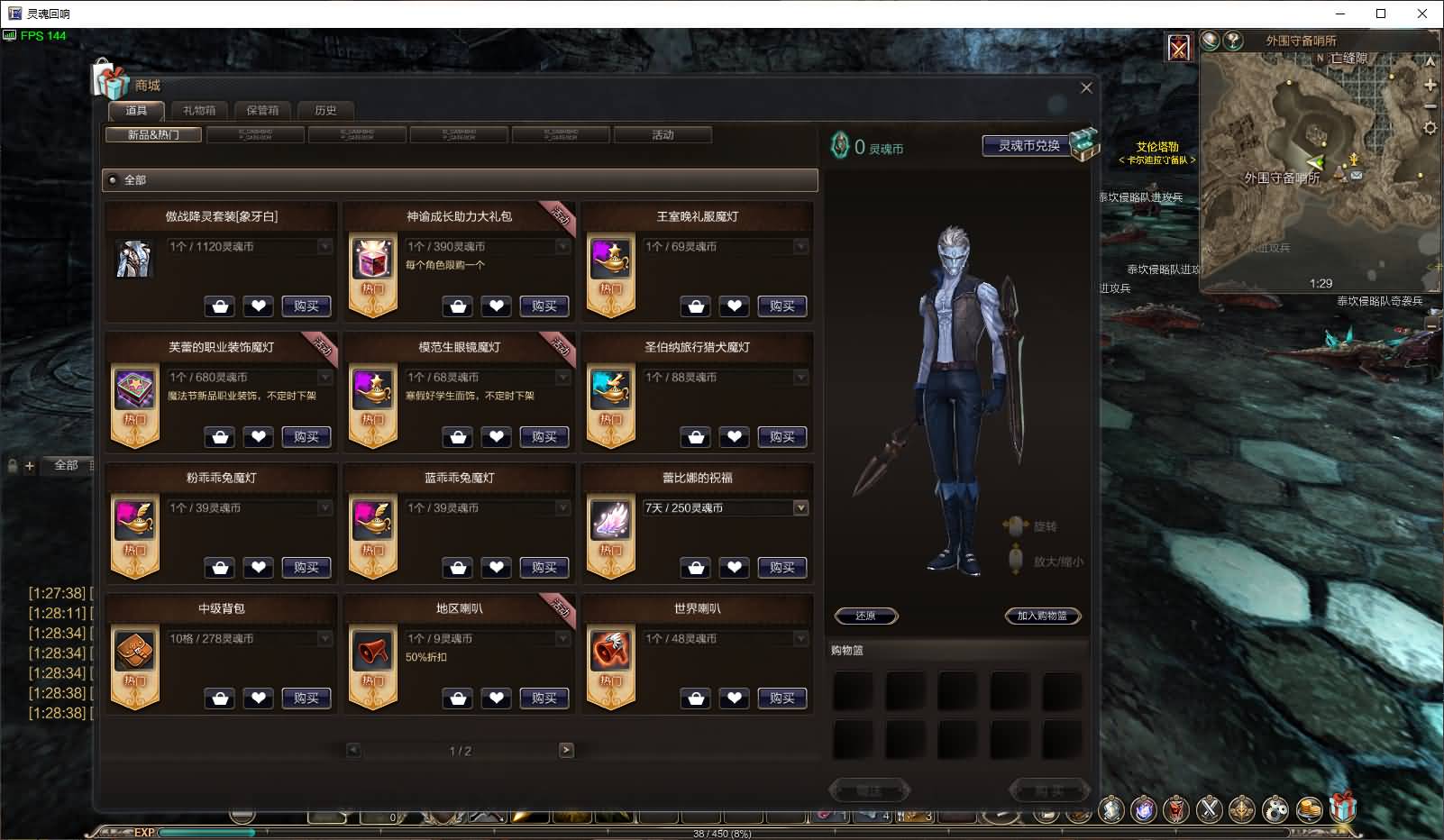Image resolution: width=1444 pixels, height=840 pixels.
Task: Toggle the heart wishlist on 粉乖乖兔魔灯
Action: [x=259, y=567]
